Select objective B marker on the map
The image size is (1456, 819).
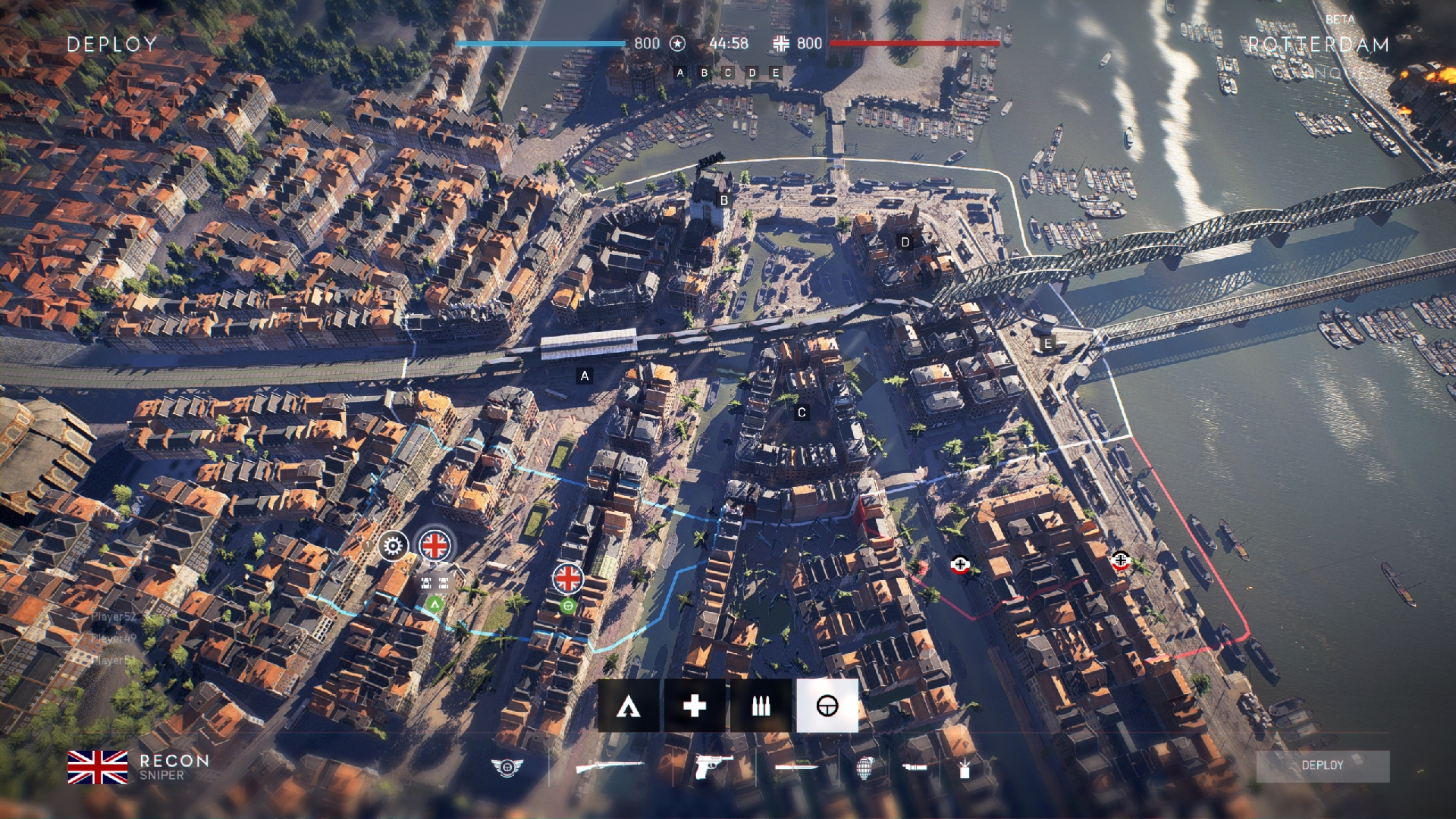tap(724, 201)
